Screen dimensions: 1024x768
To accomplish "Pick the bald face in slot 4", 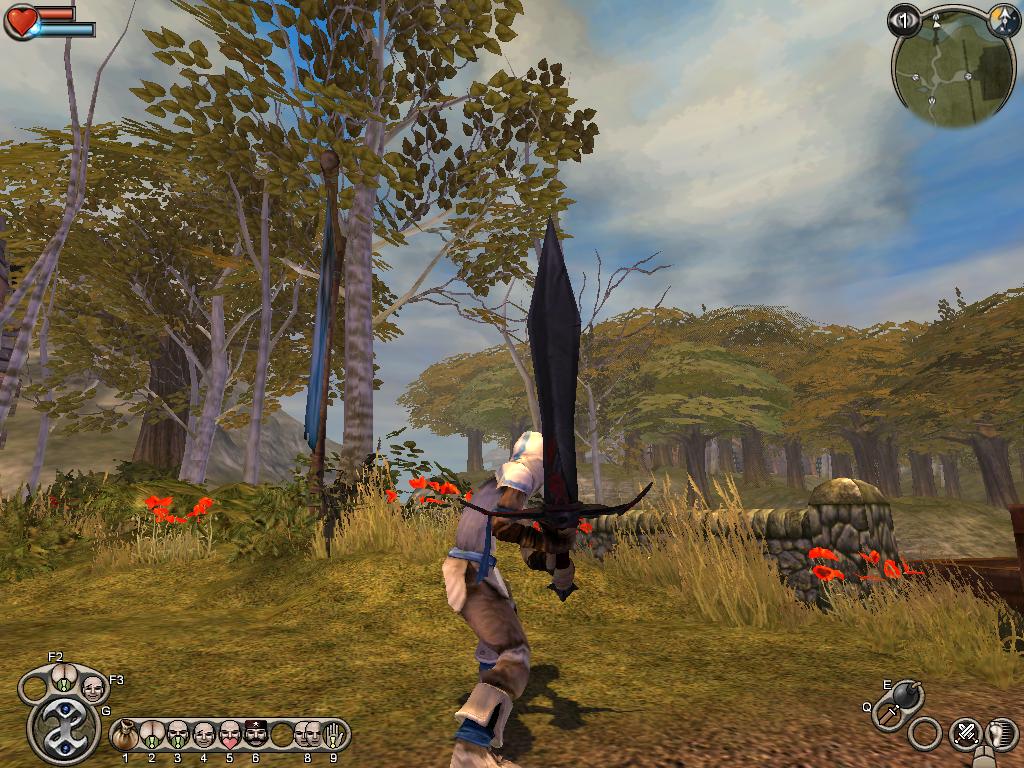I will click(x=204, y=736).
